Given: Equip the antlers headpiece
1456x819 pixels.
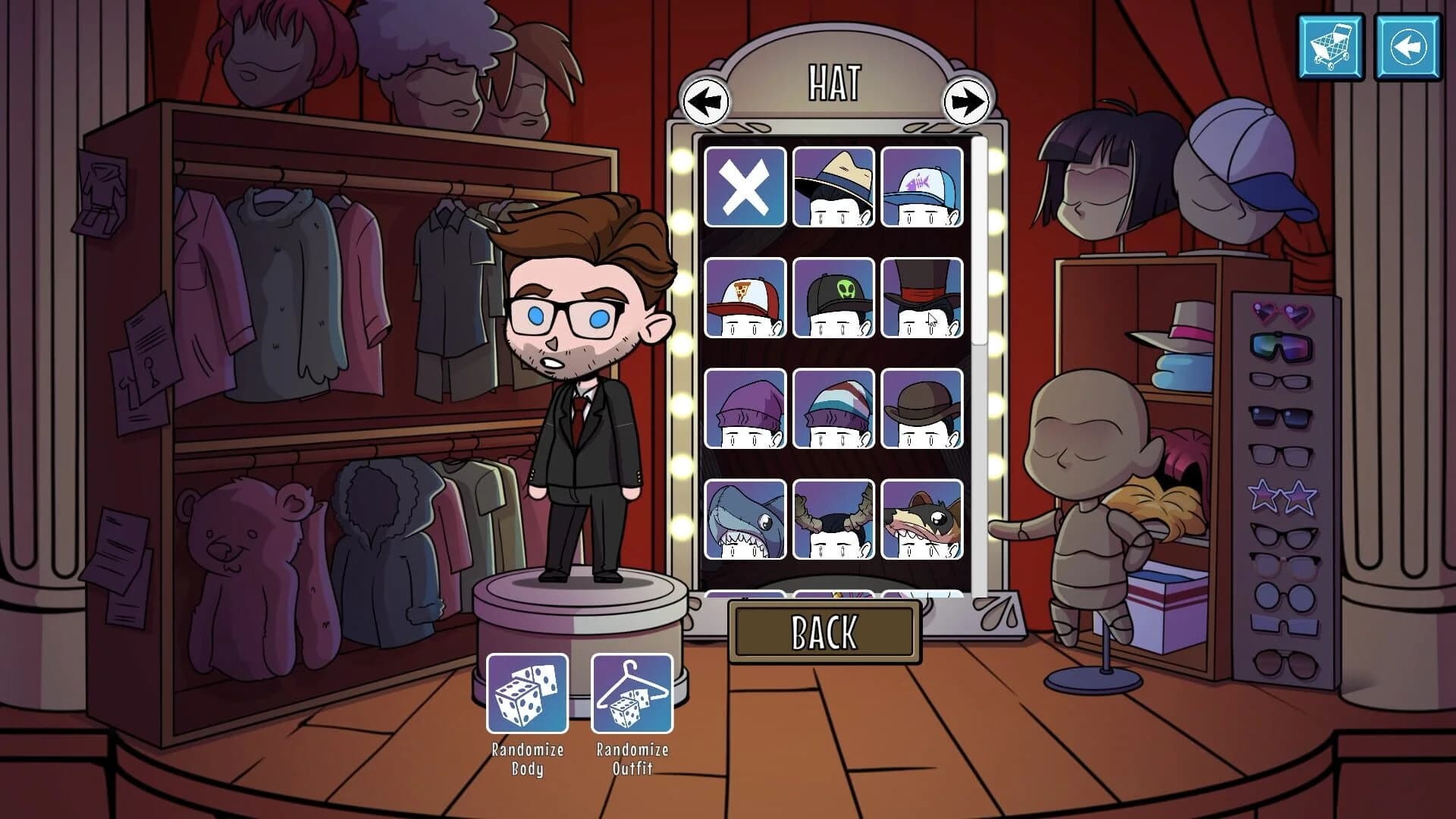Looking at the screenshot, I should click(834, 519).
